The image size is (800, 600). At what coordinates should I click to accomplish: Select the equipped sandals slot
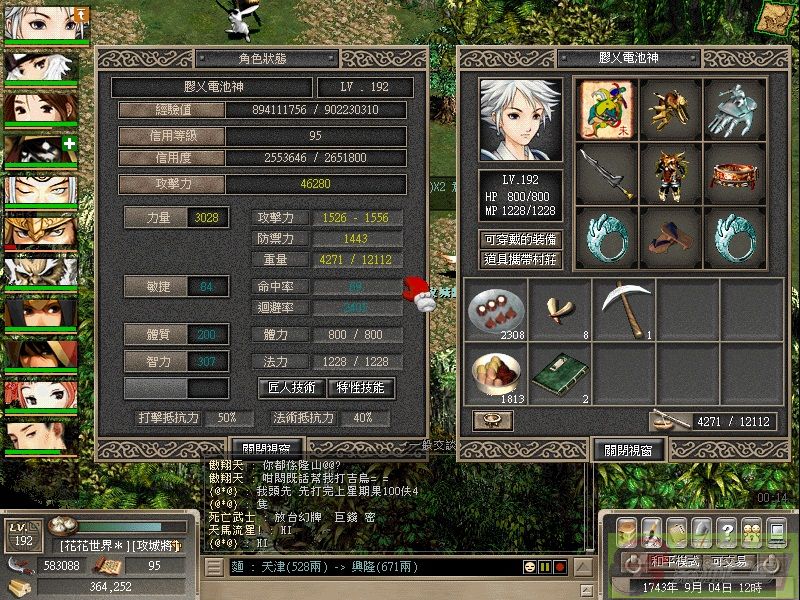(671, 237)
